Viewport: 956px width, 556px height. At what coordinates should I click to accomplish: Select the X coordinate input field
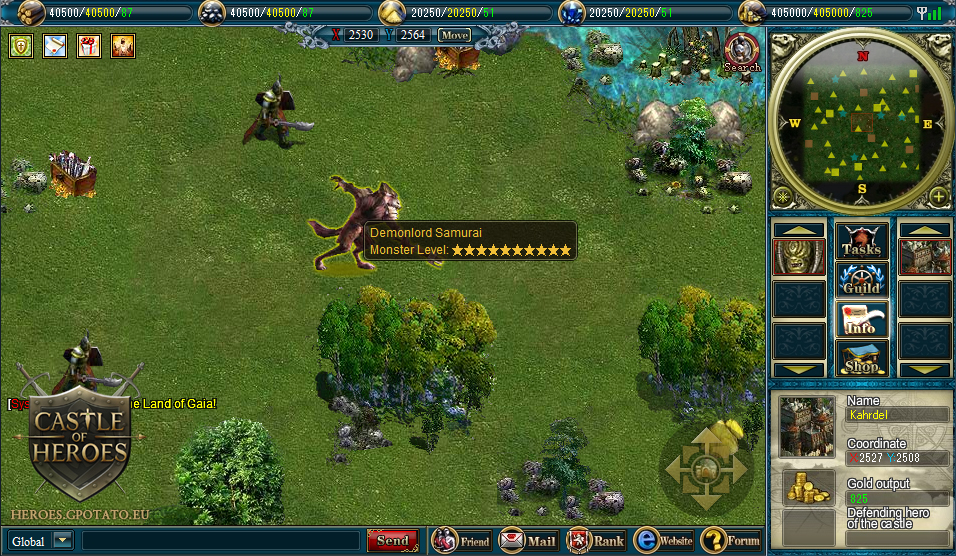pos(361,35)
